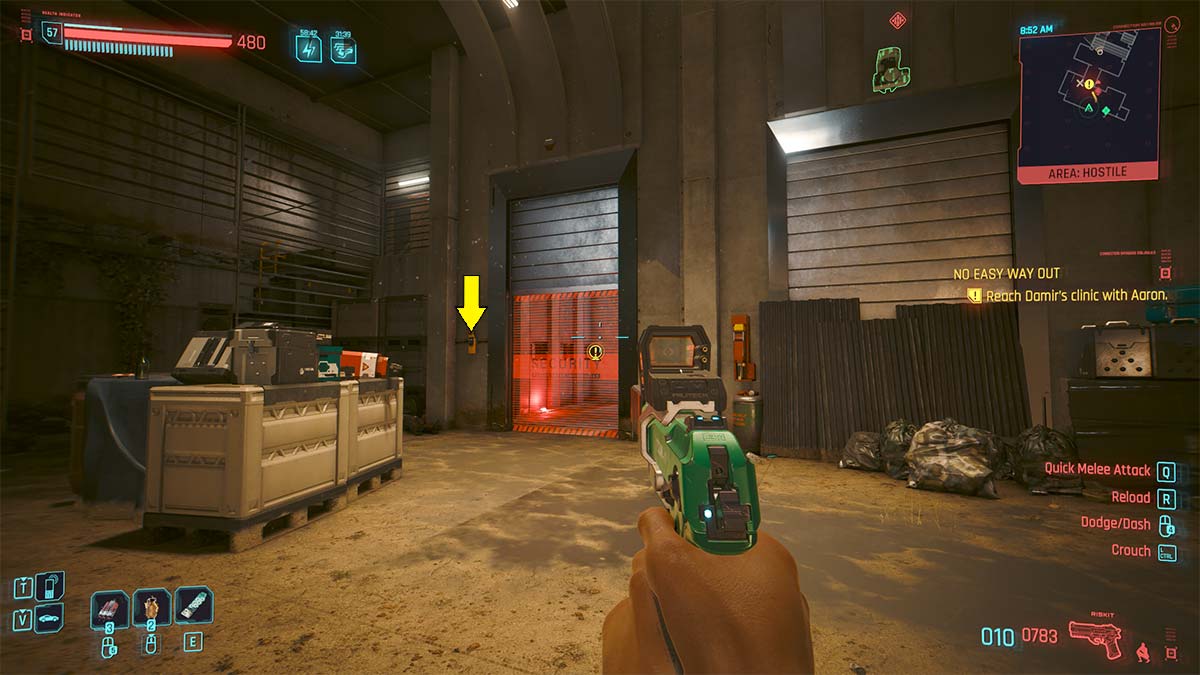Click the pistol weapon icon
Image resolution: width=1200 pixels, height=675 pixels.
pos(1095,636)
